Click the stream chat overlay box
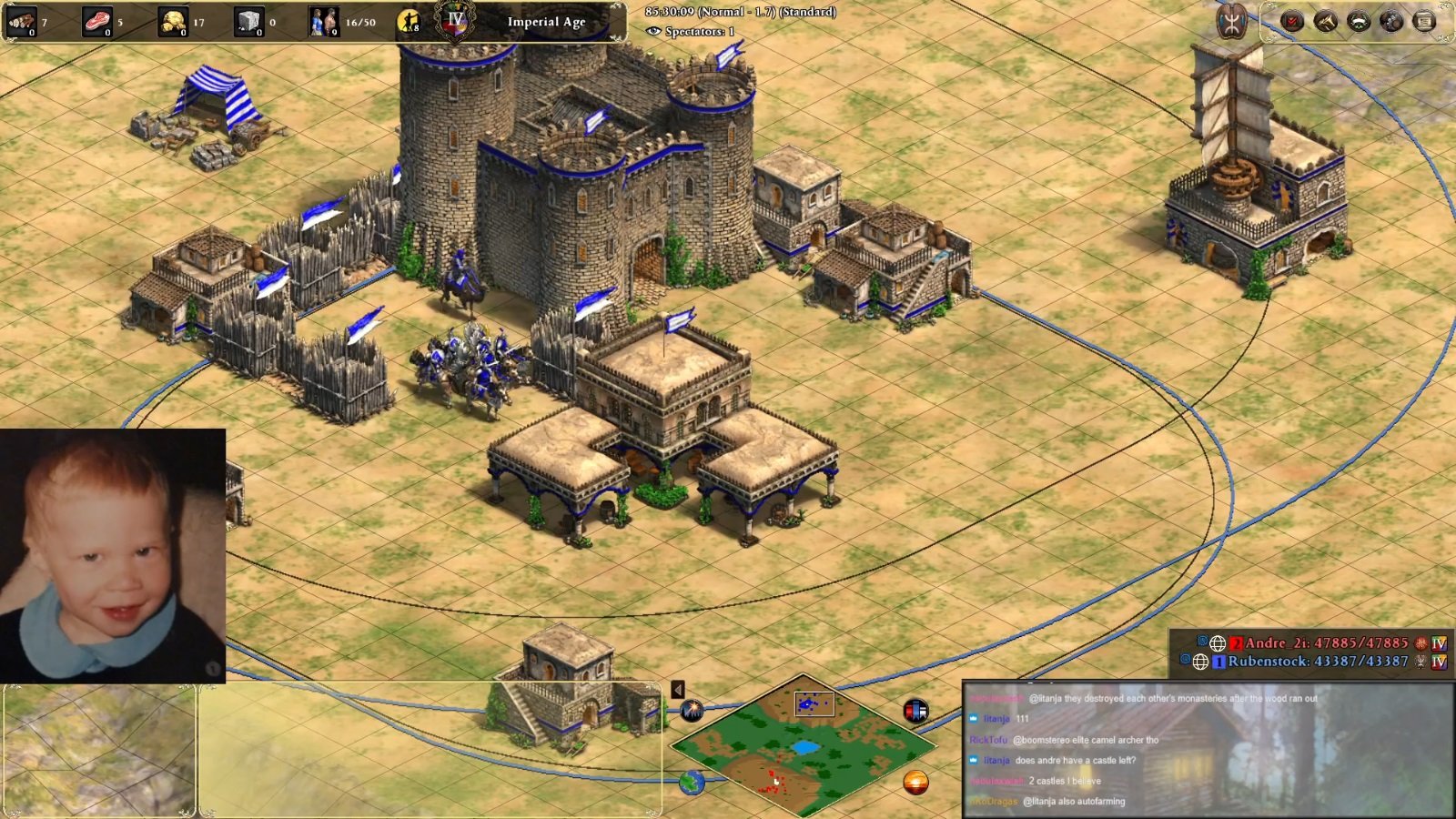Viewport: 1456px width, 819px height. [1208, 749]
